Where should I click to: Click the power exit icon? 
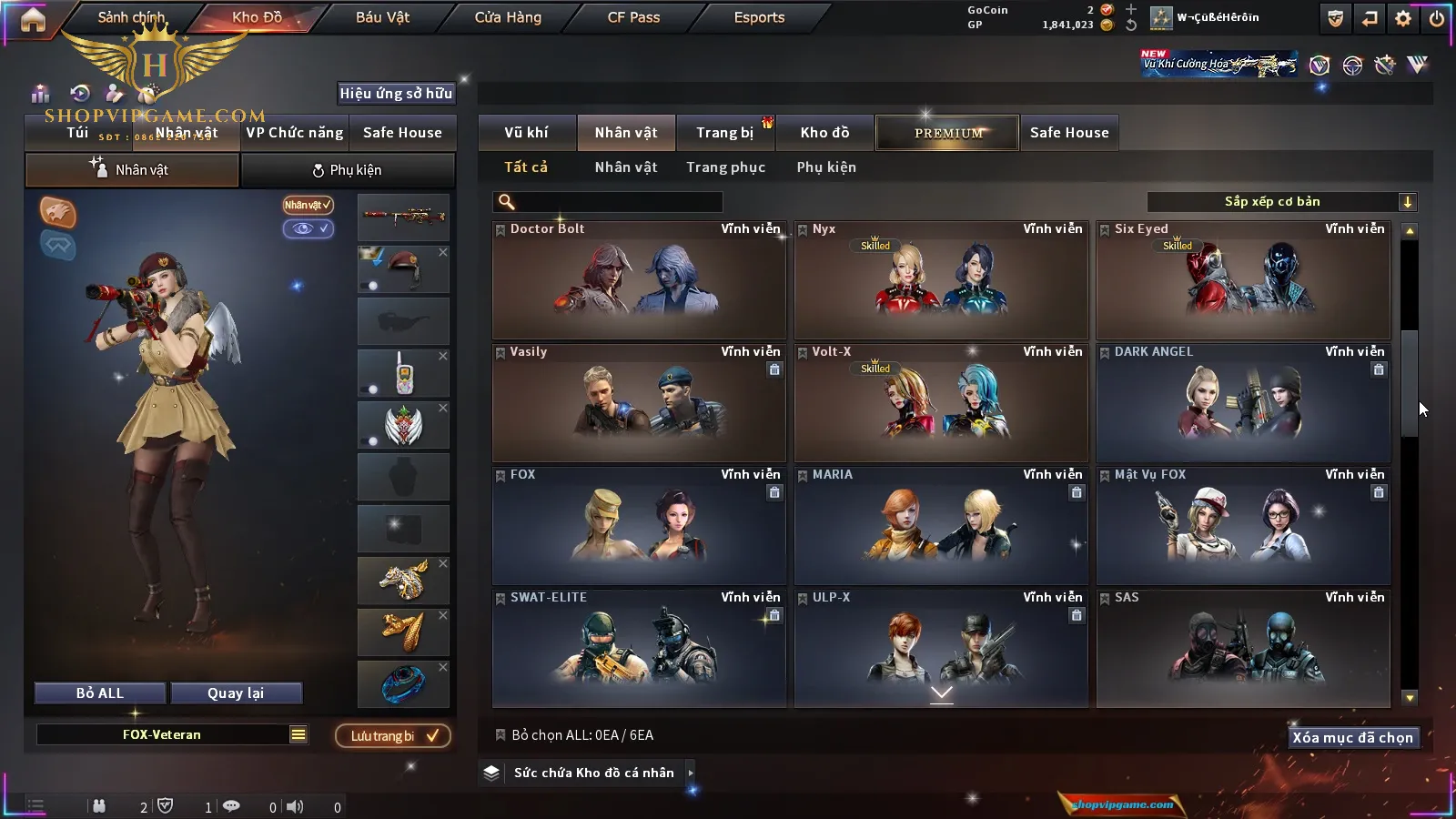pos(1437,18)
